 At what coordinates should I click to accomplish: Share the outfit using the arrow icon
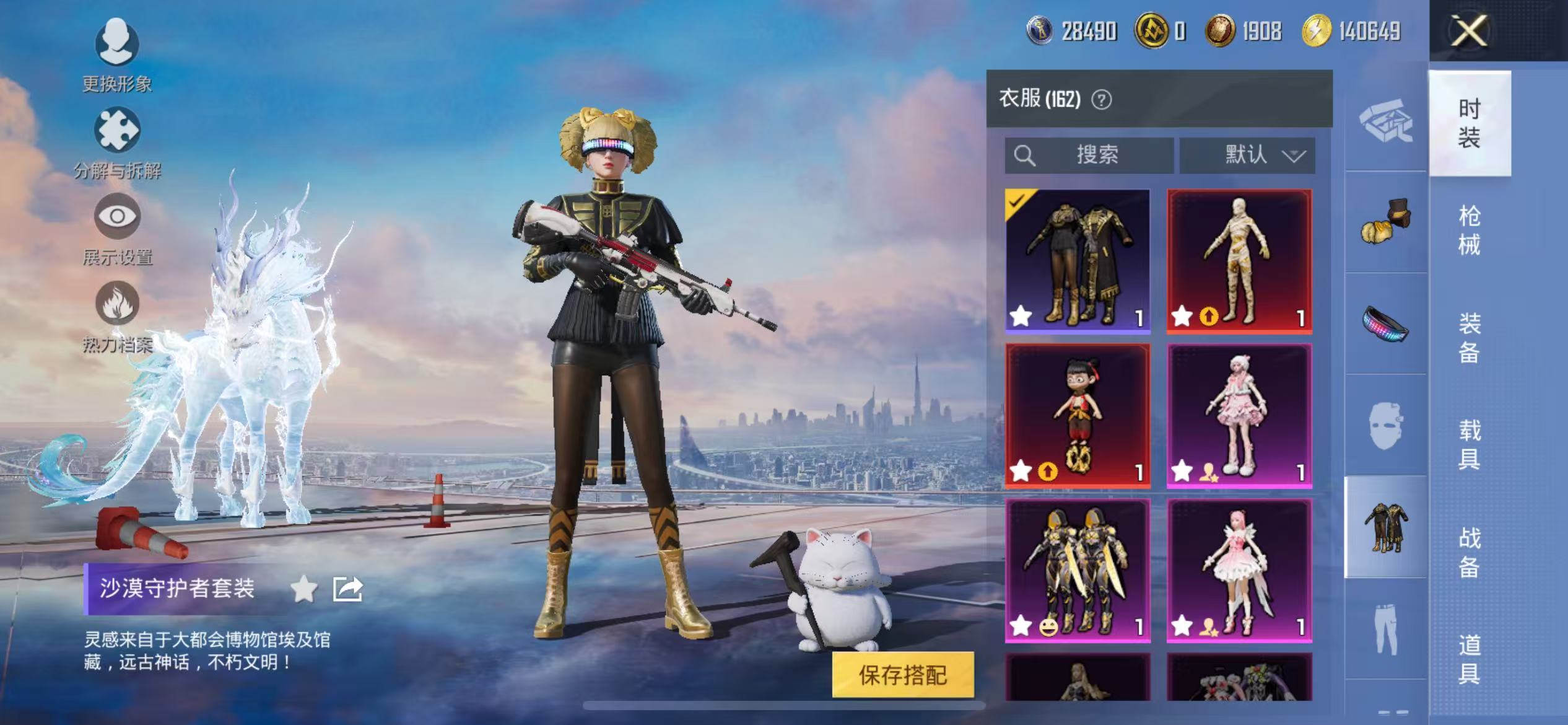point(347,589)
